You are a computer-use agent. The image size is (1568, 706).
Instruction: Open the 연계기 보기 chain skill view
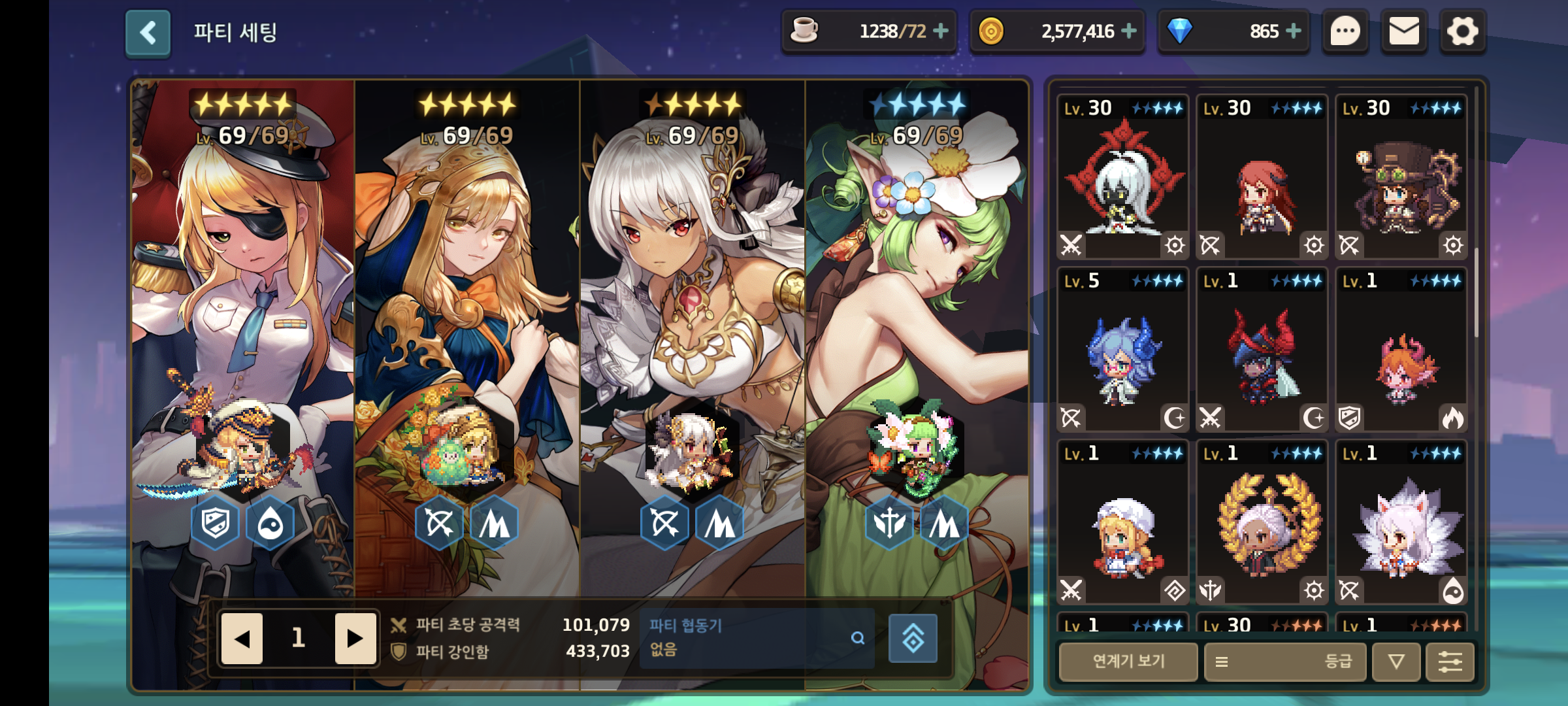[x=1128, y=662]
